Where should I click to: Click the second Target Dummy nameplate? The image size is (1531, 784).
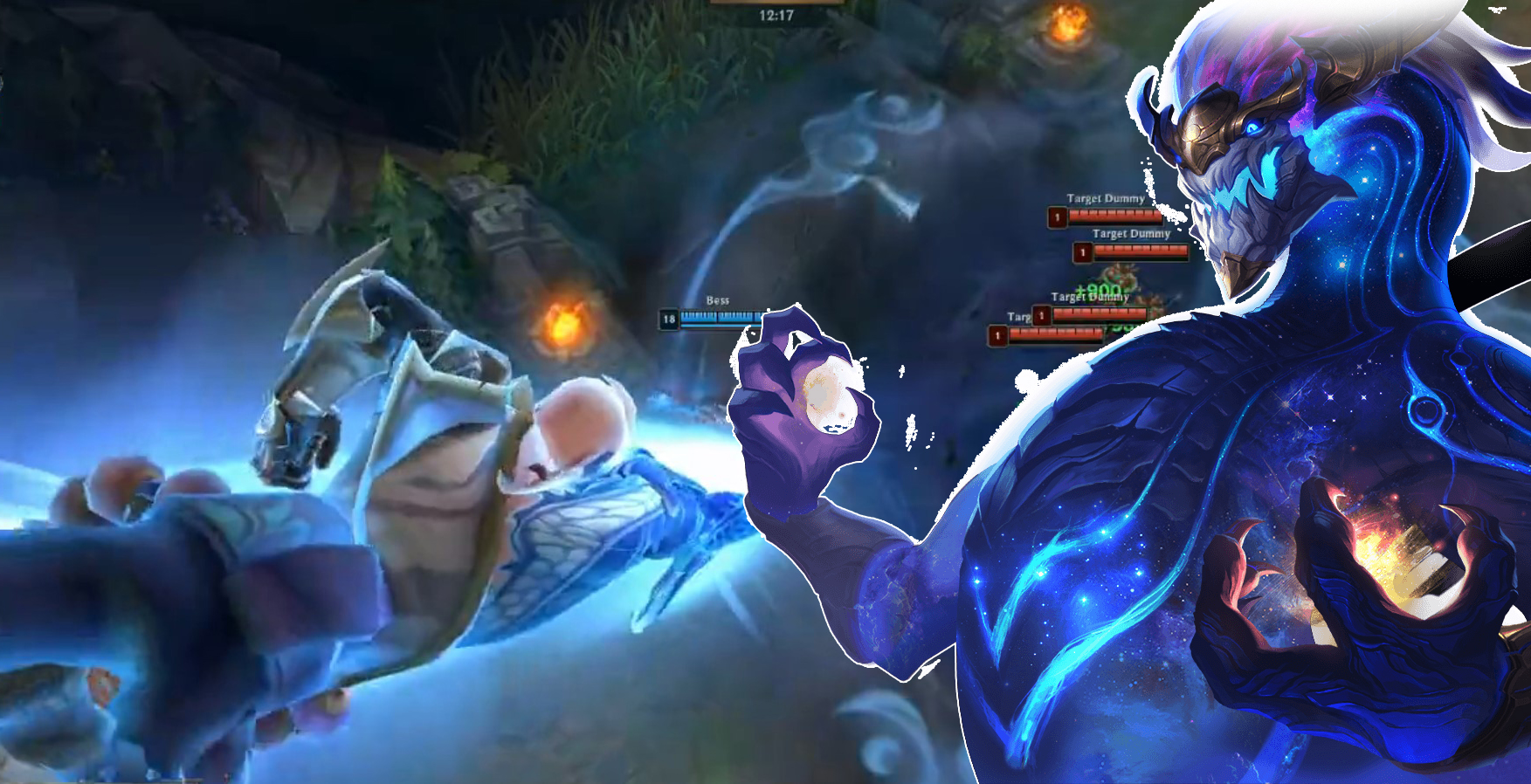click(1132, 234)
